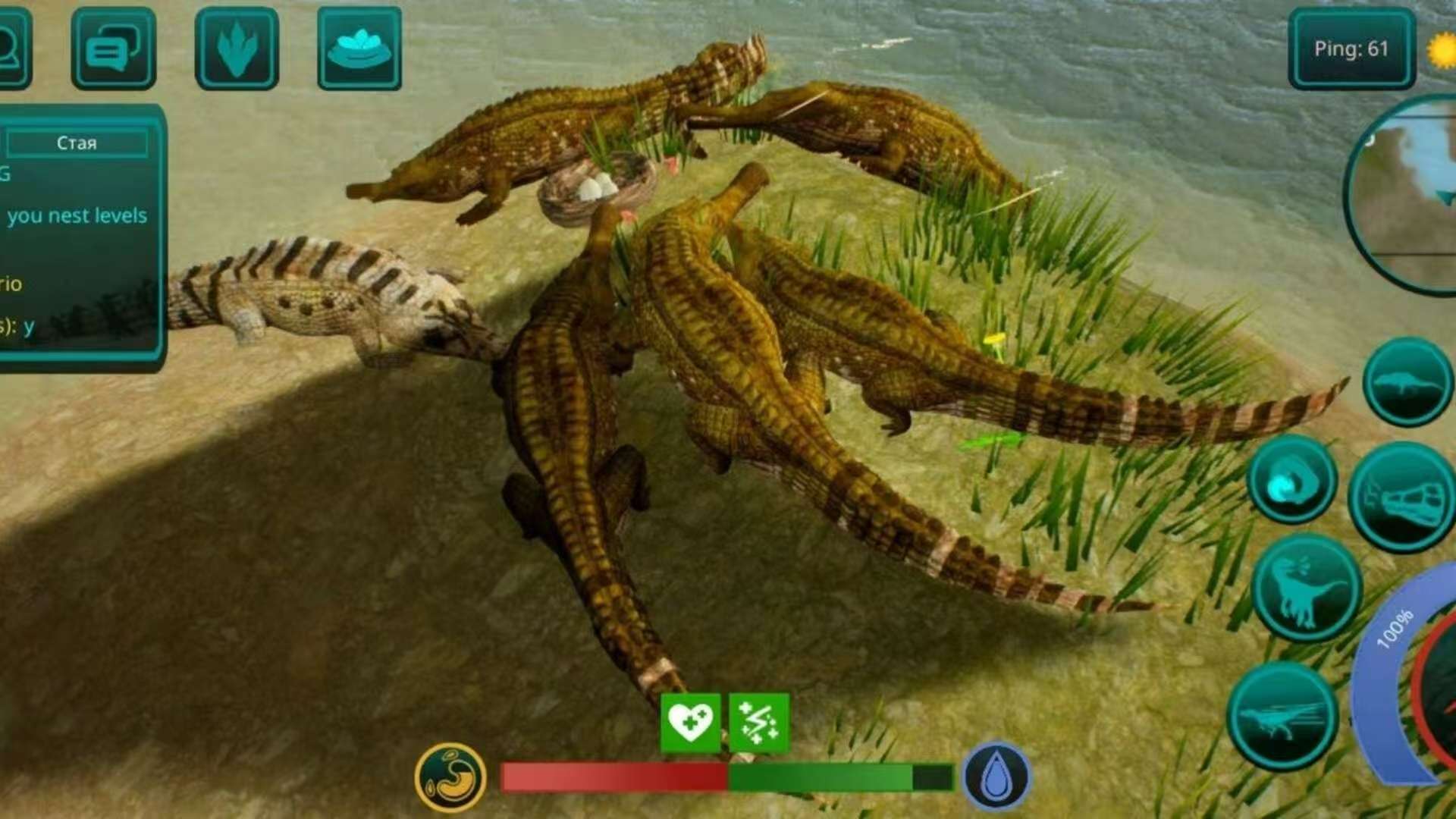Activate the crocodile silhouette ability button
The height and width of the screenshot is (819, 1456).
click(x=1407, y=382)
